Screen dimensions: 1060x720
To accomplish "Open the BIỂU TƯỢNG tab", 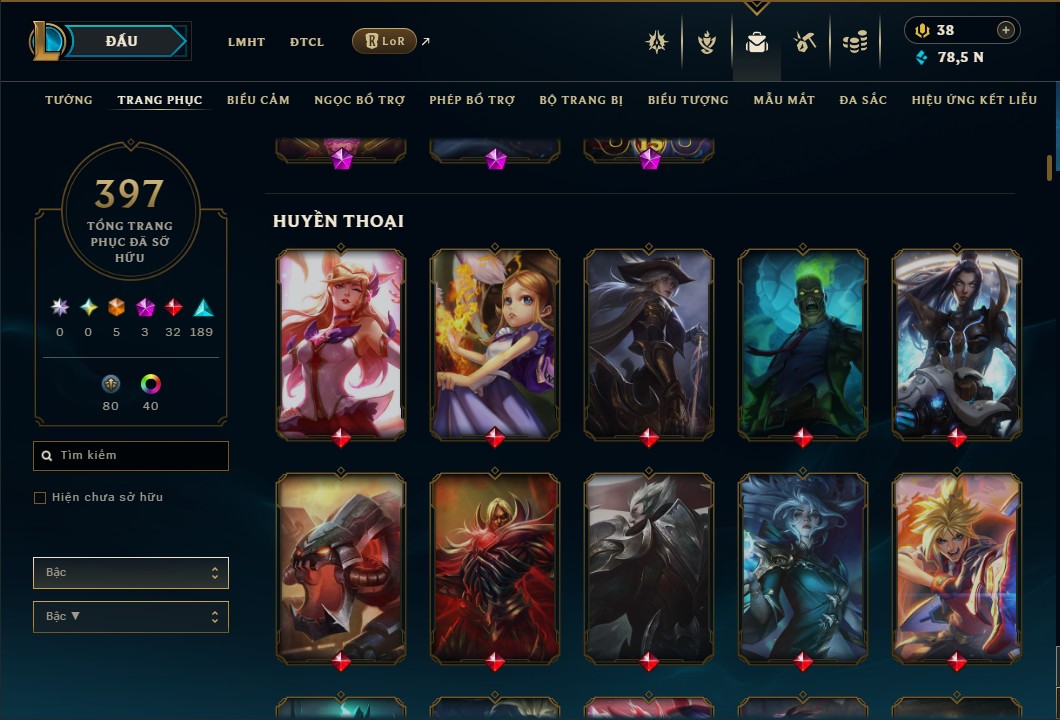I will point(688,100).
